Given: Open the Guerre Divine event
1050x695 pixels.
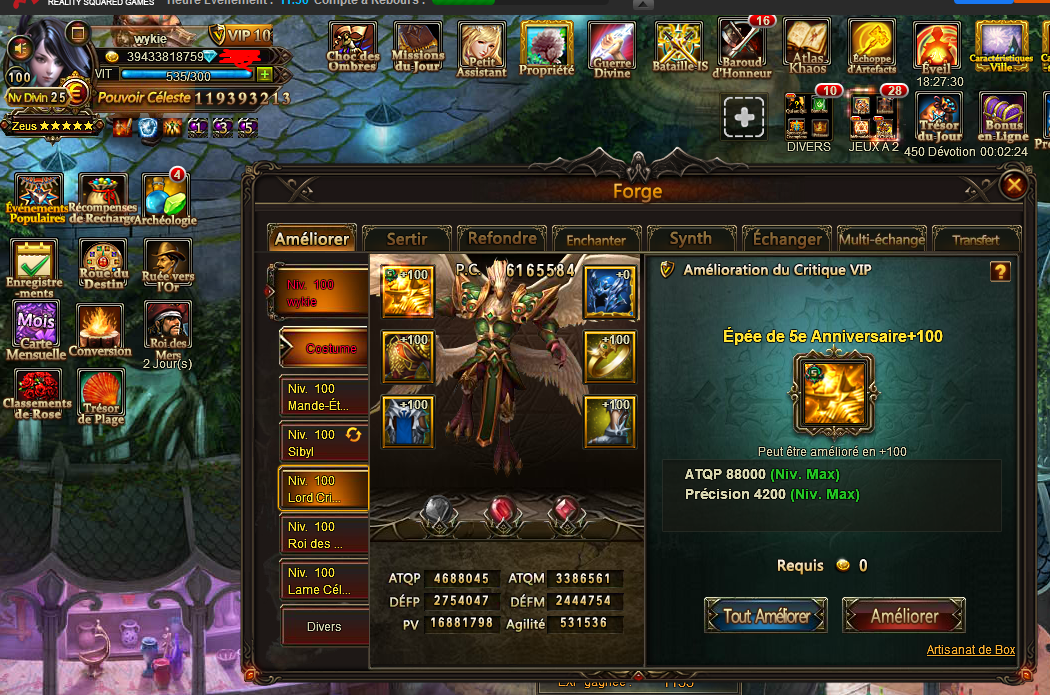Looking at the screenshot, I should (x=611, y=48).
